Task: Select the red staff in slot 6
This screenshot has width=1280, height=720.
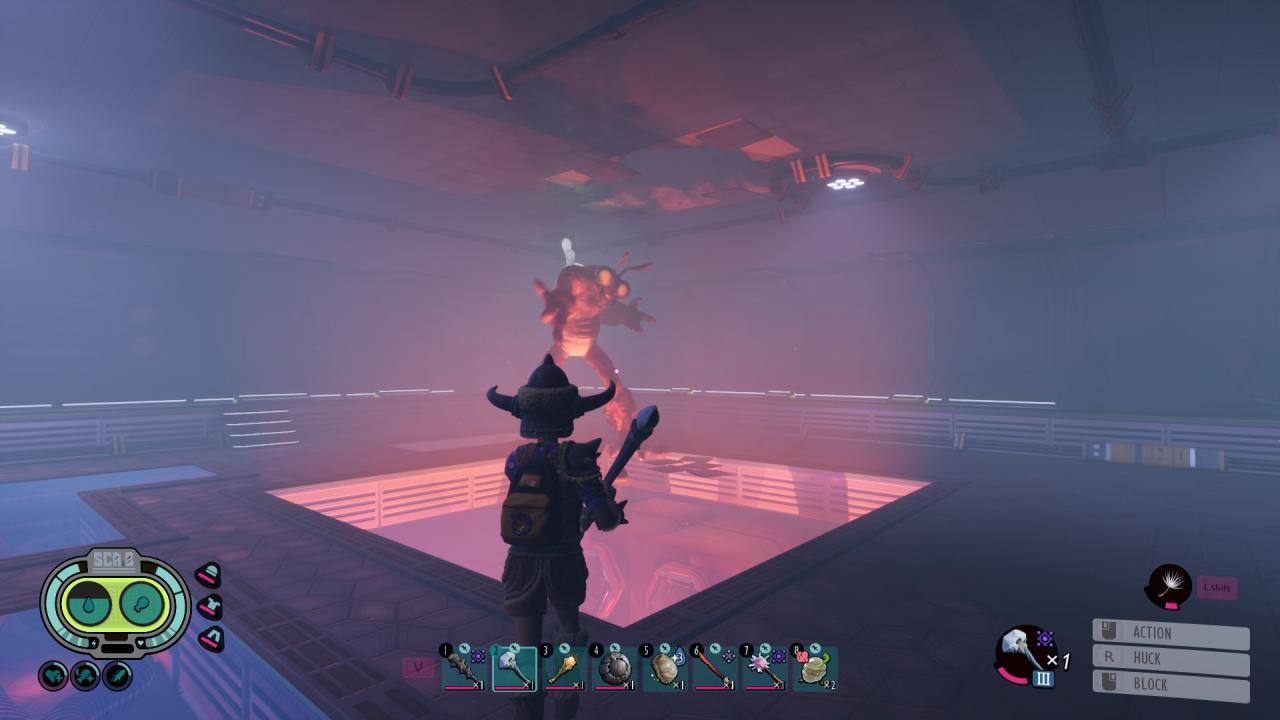Action: pyautogui.click(x=714, y=668)
